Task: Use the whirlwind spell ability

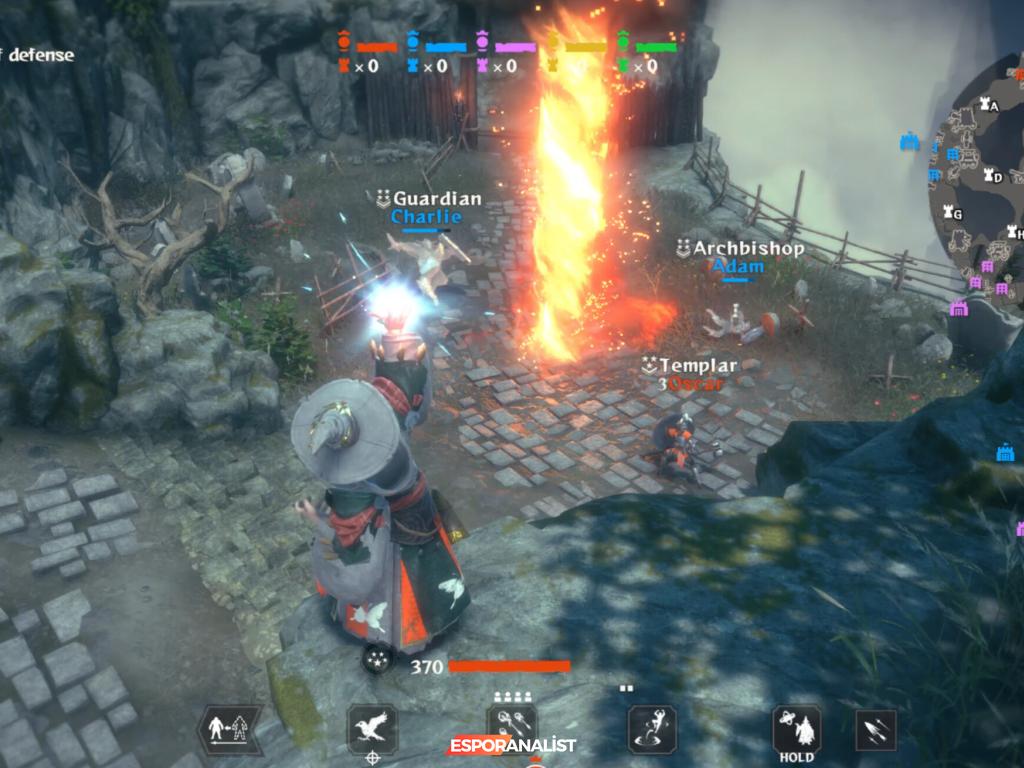Action: click(x=652, y=729)
